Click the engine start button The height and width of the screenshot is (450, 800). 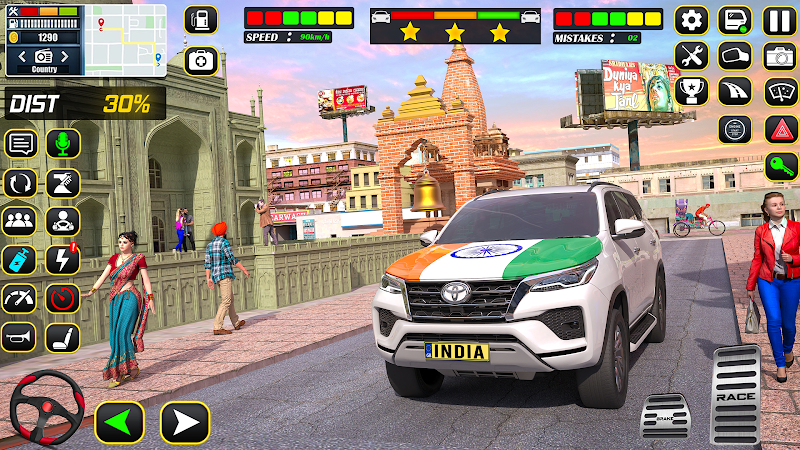click(735, 129)
